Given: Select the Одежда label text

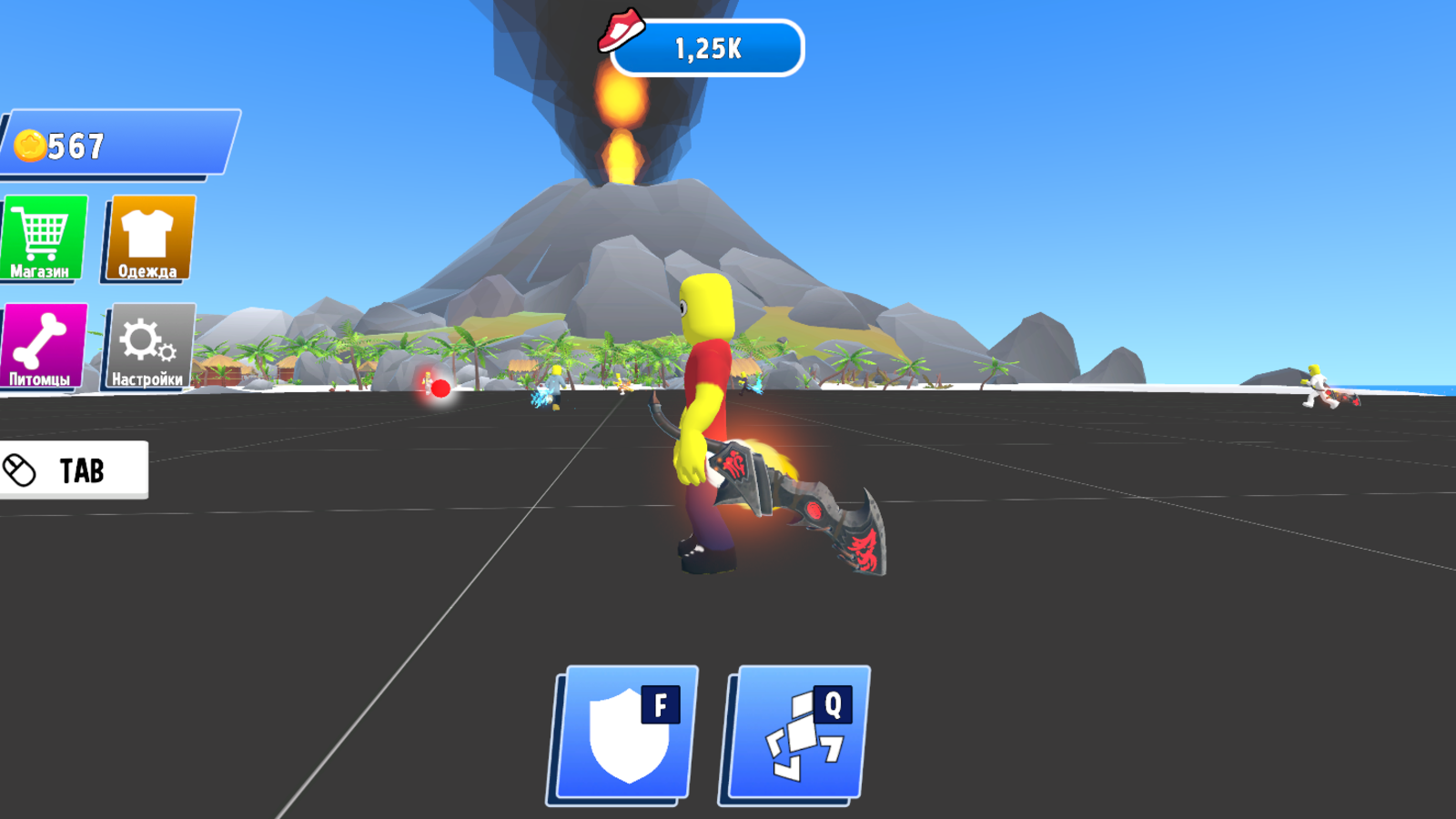Looking at the screenshot, I should (x=146, y=271).
